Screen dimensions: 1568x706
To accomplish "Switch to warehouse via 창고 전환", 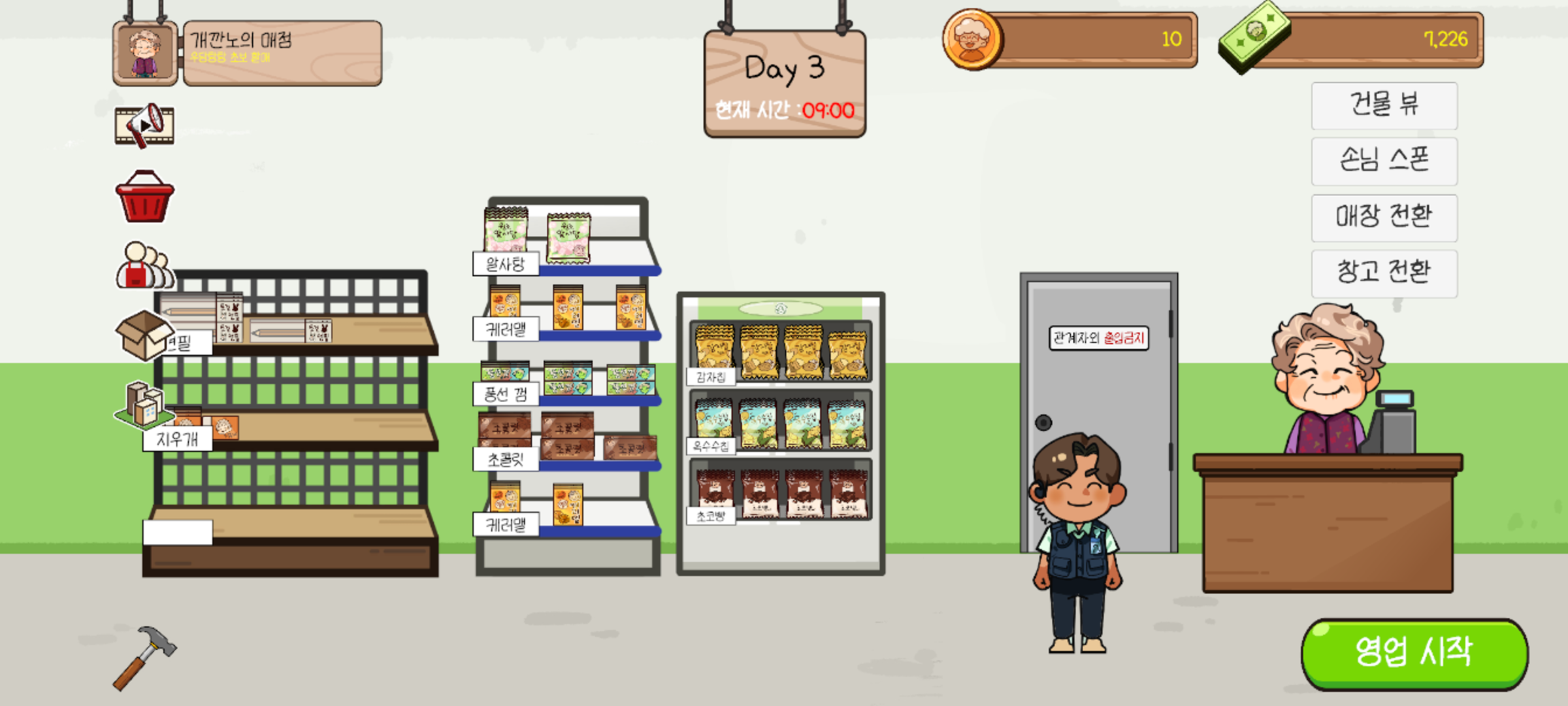I will click(1384, 273).
